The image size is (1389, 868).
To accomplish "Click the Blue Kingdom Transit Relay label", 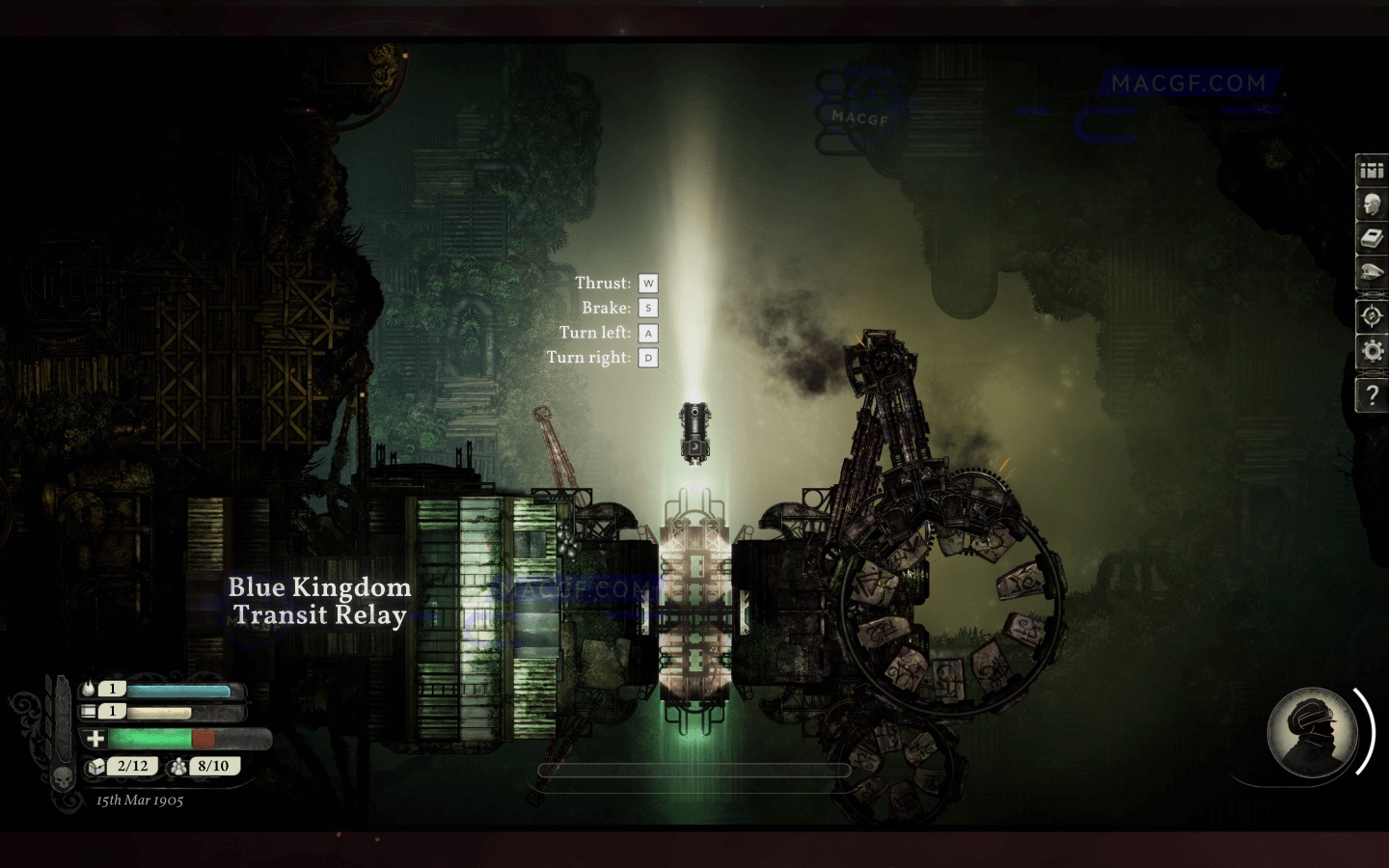I will click(319, 600).
